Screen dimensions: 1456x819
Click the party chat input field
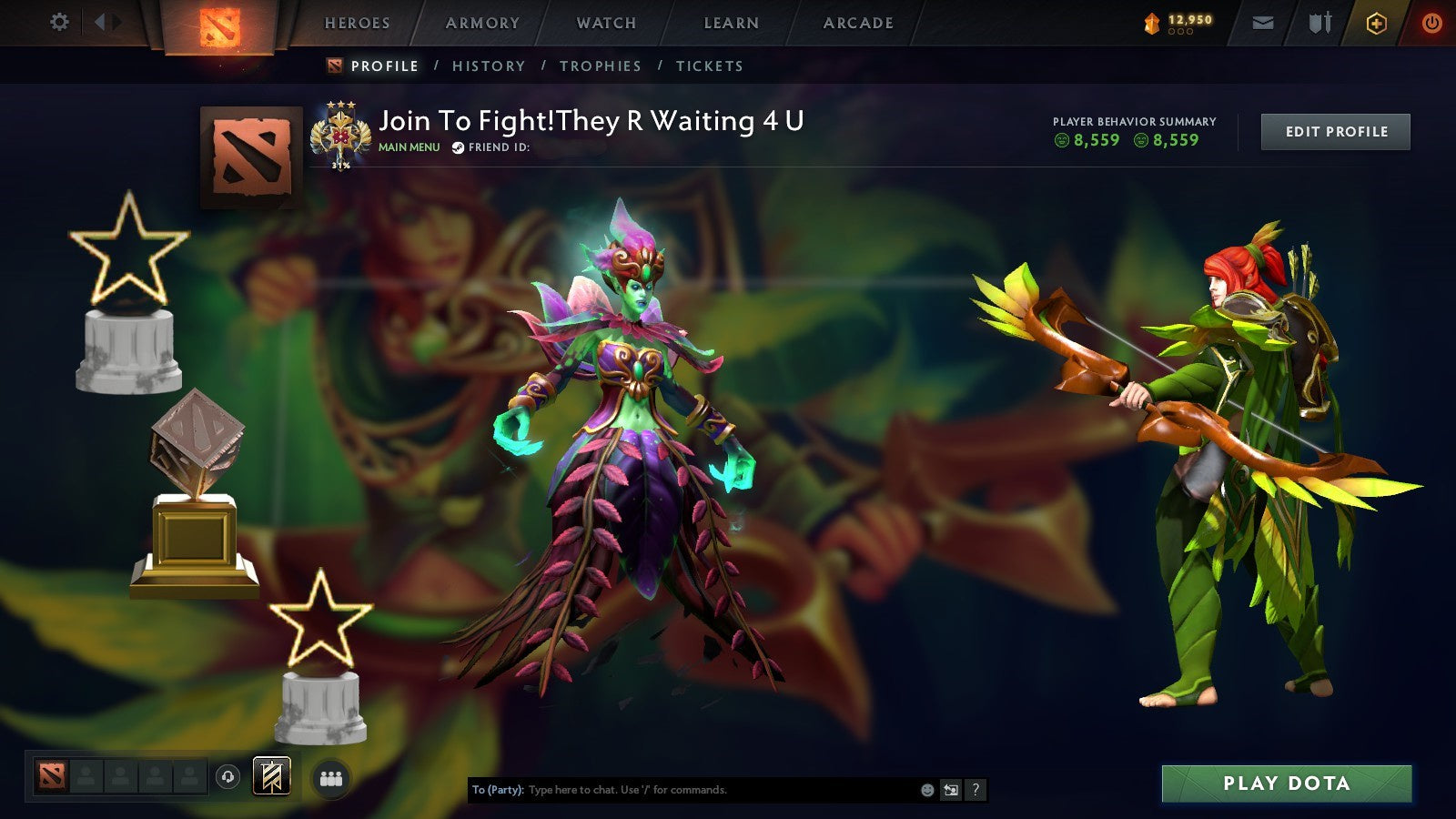coord(682,791)
